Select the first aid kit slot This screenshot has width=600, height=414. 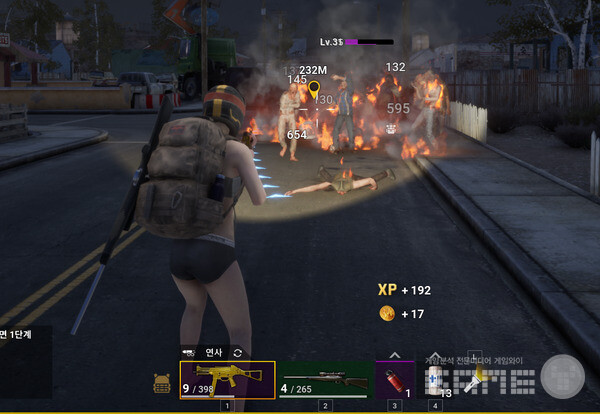pyautogui.click(x=434, y=380)
